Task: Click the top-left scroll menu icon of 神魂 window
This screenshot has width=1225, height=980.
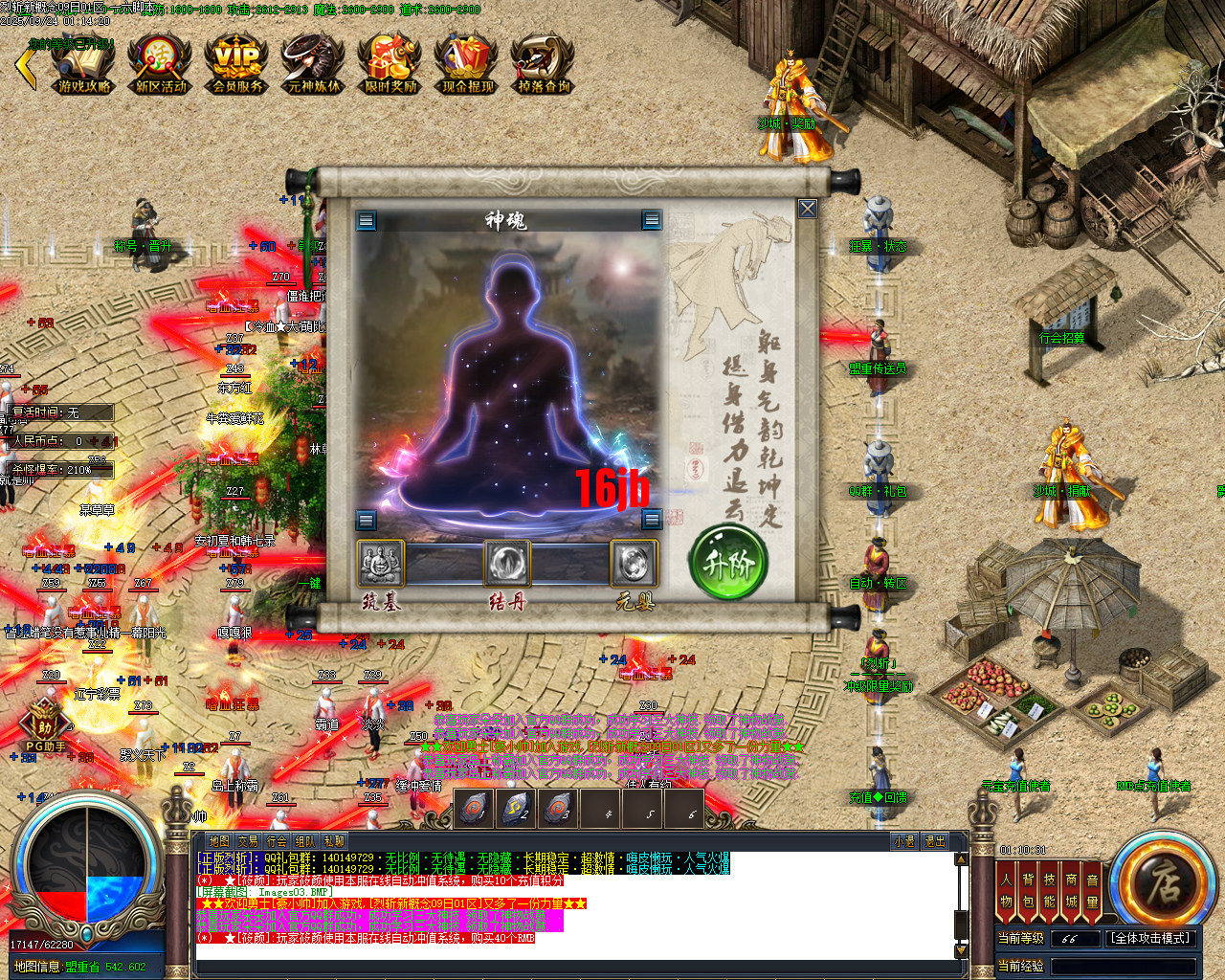Action: [365, 219]
